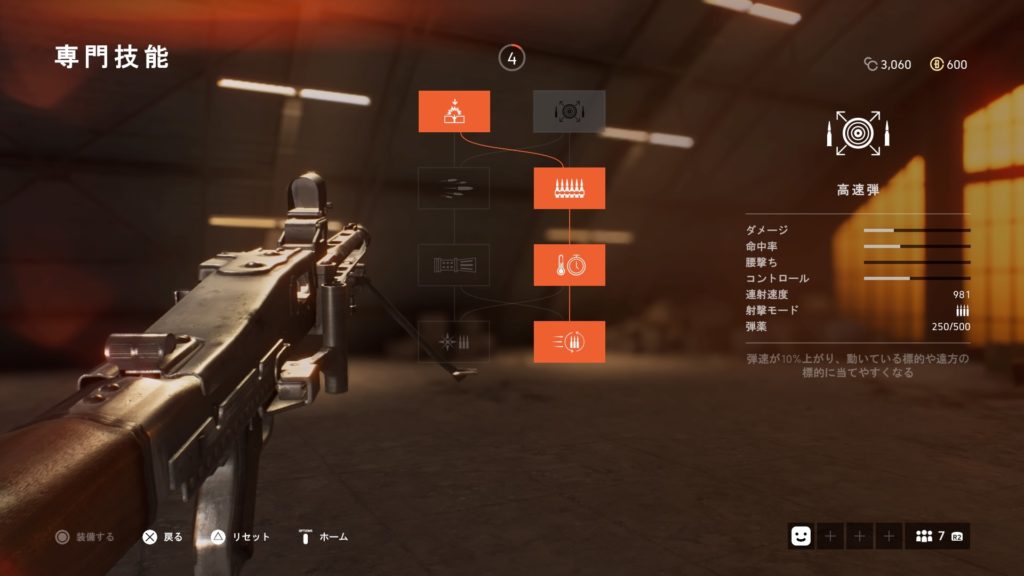
Task: Open the smiley face squad member slot
Action: tap(800, 536)
